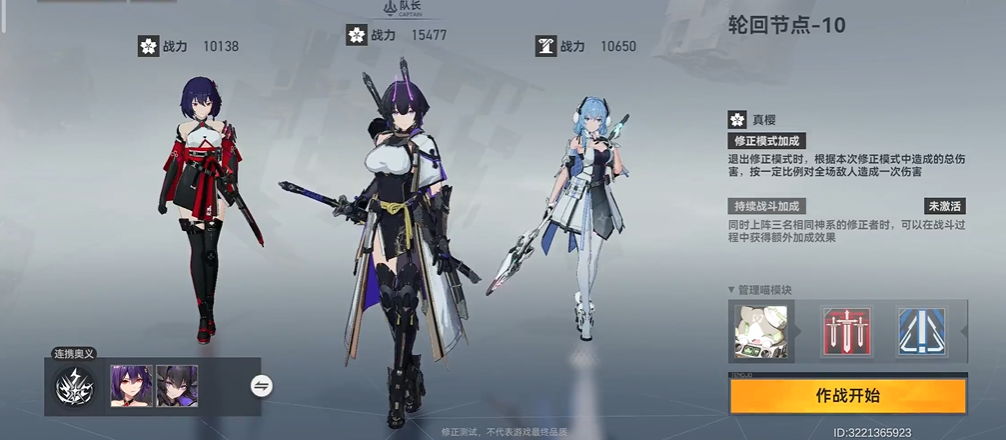Select the black-haired purple-eyed character portrait
The image size is (1006, 440).
click(177, 386)
